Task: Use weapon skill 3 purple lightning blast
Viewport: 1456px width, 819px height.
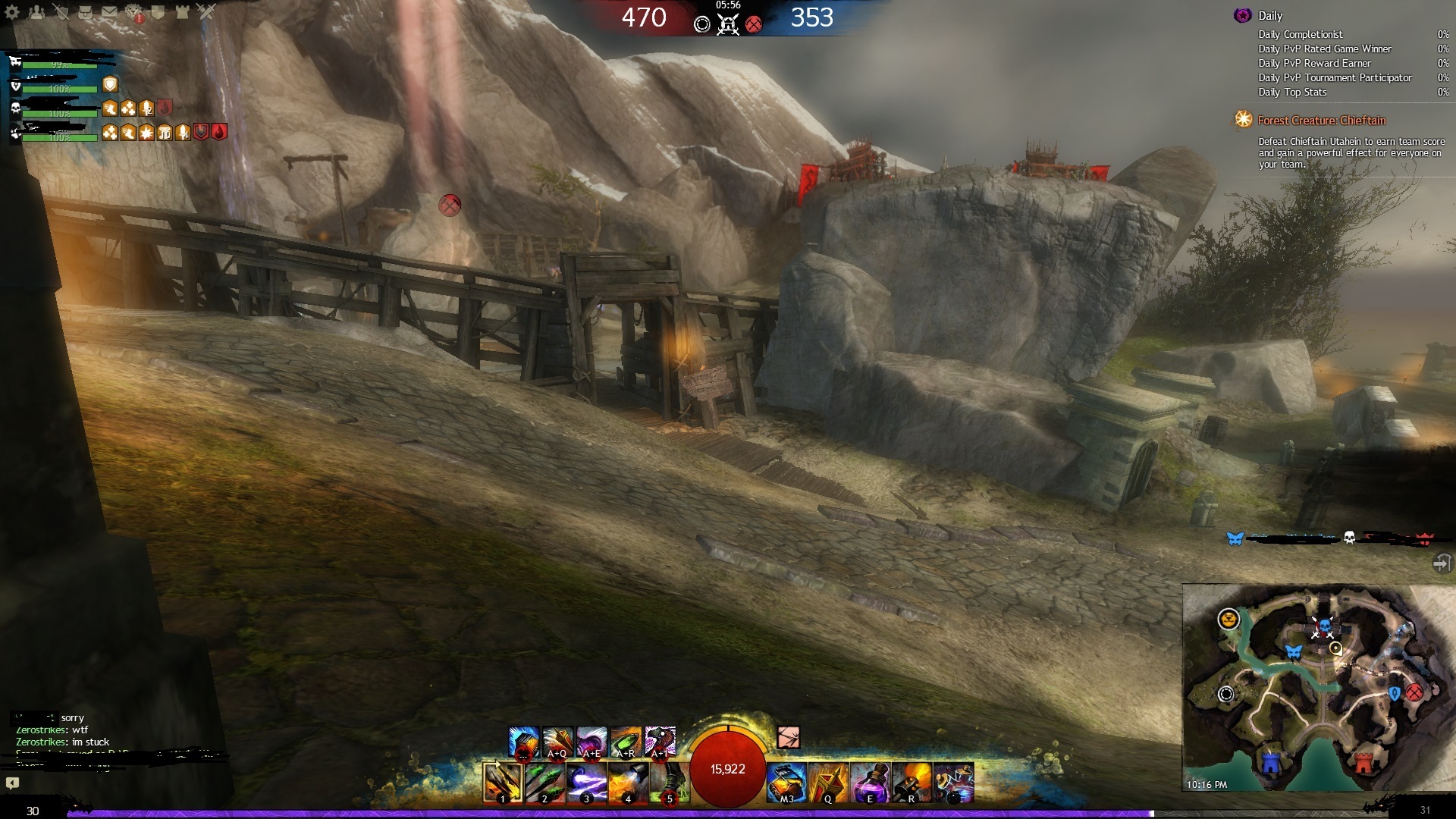Action: pyautogui.click(x=586, y=782)
